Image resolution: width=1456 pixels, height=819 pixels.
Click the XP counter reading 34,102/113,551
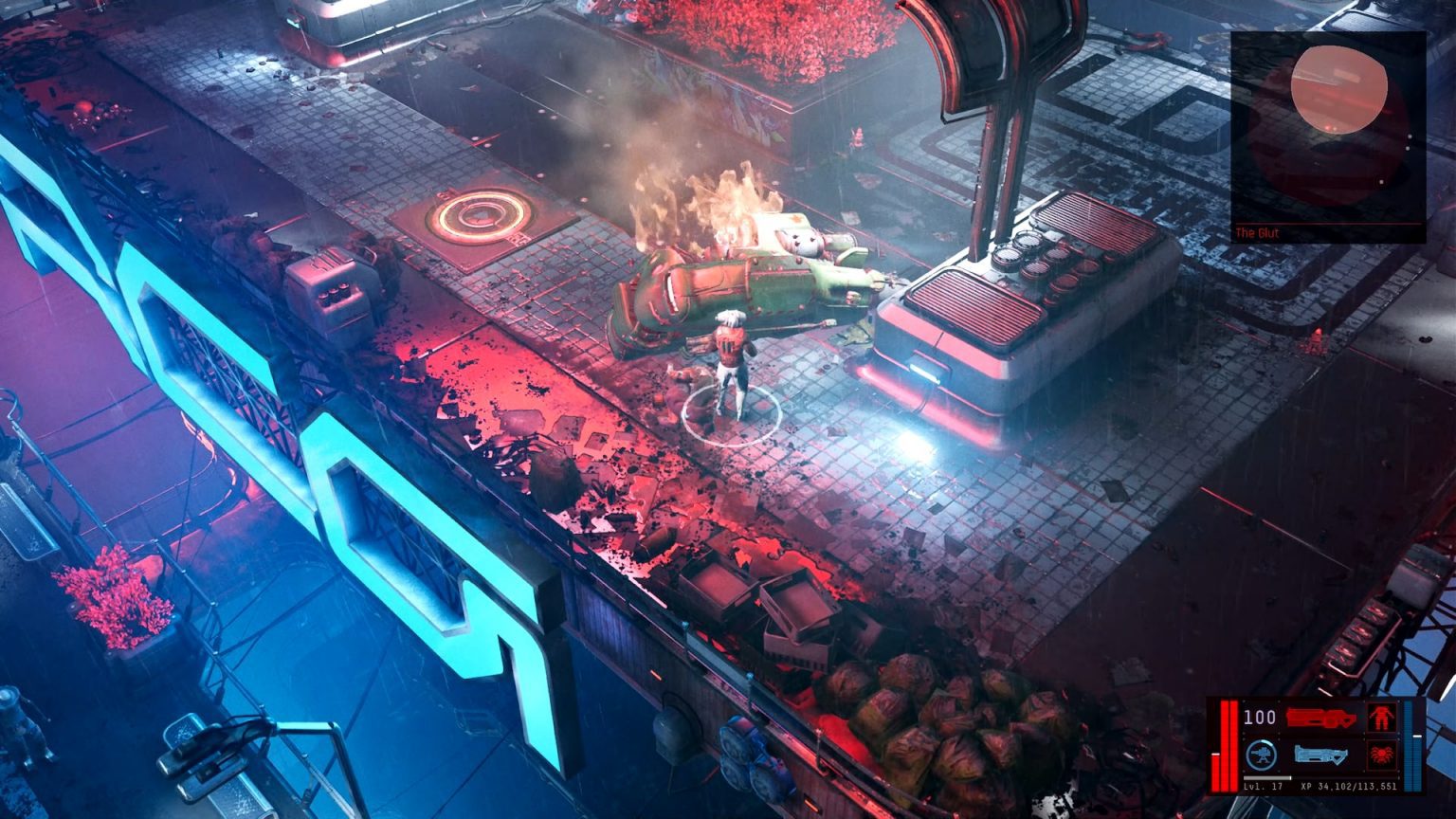click(x=1350, y=786)
